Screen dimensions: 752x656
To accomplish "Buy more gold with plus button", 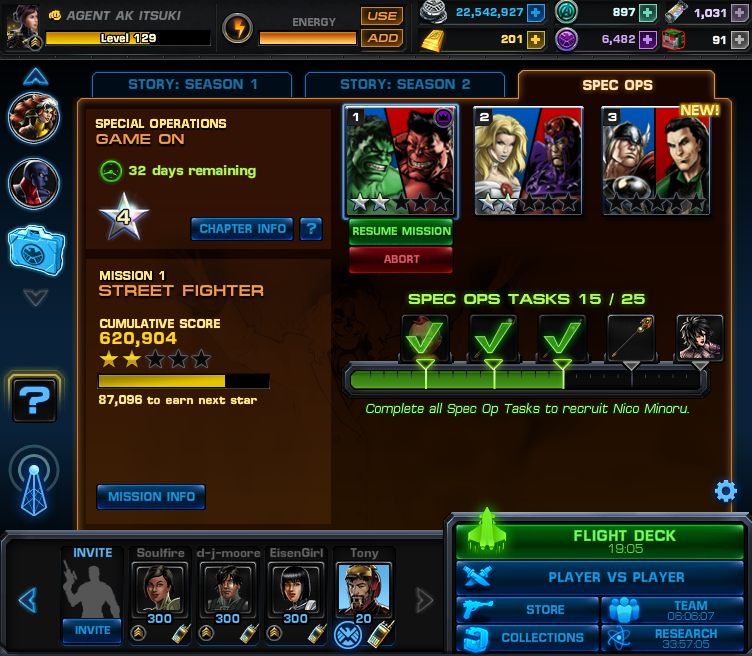I will tap(536, 40).
